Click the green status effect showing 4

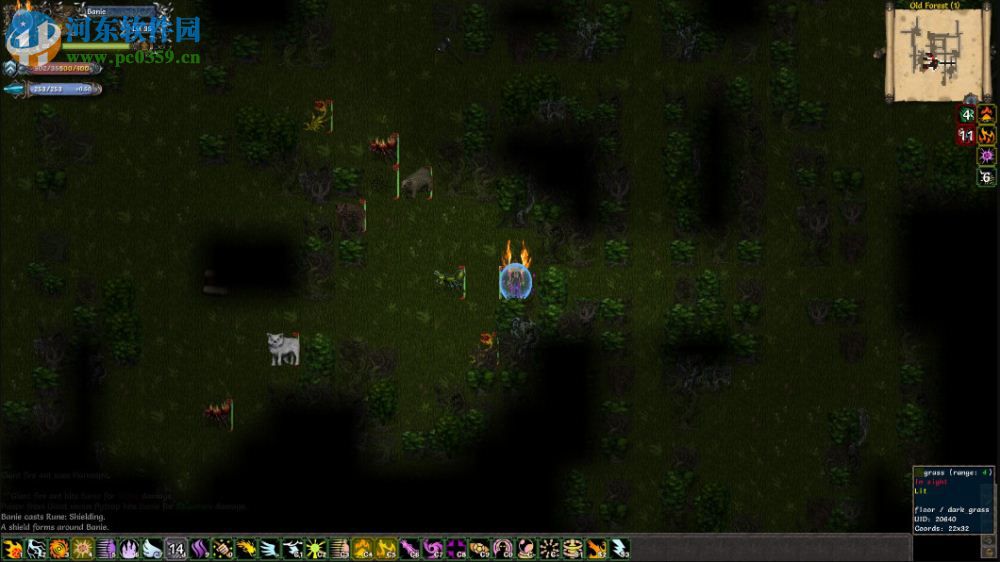pos(967,114)
